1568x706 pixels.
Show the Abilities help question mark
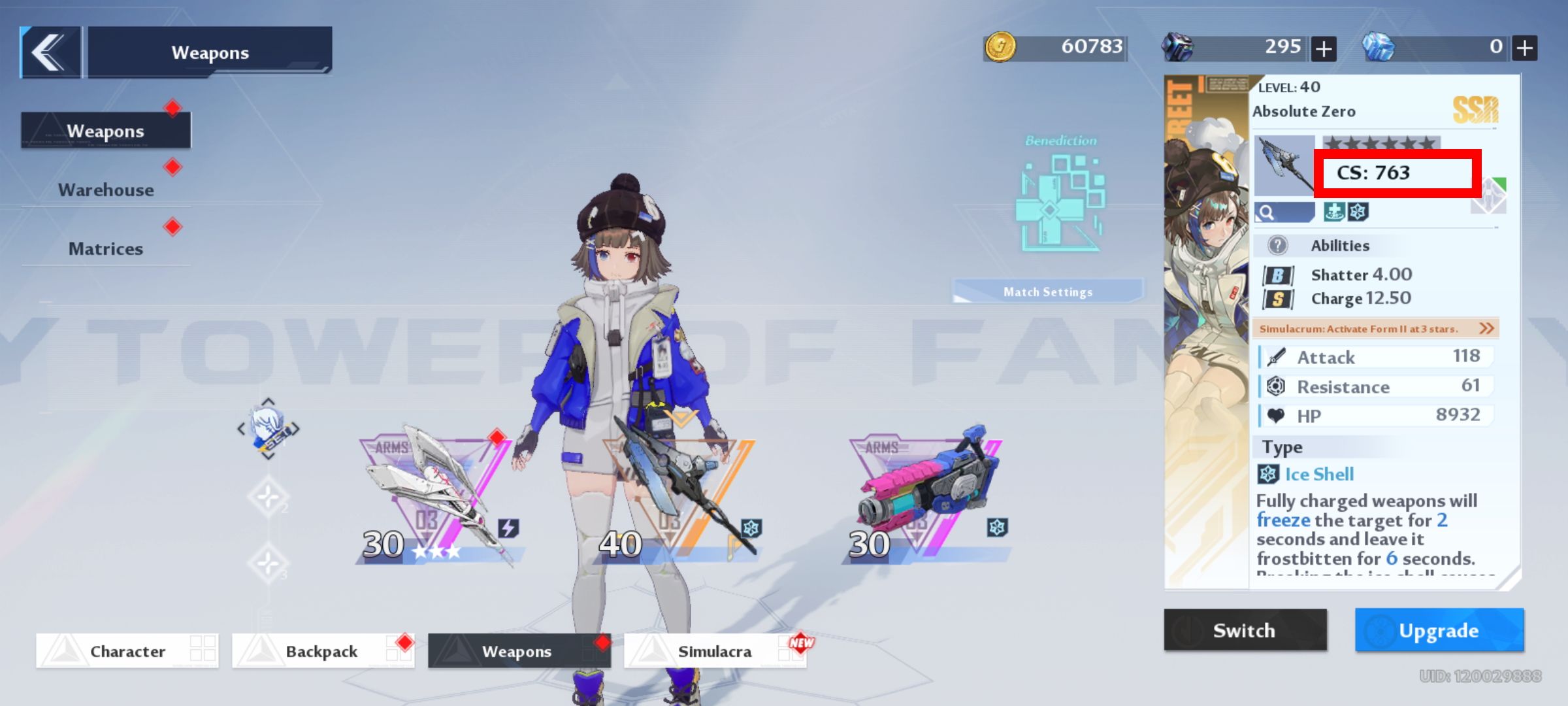[1277, 246]
